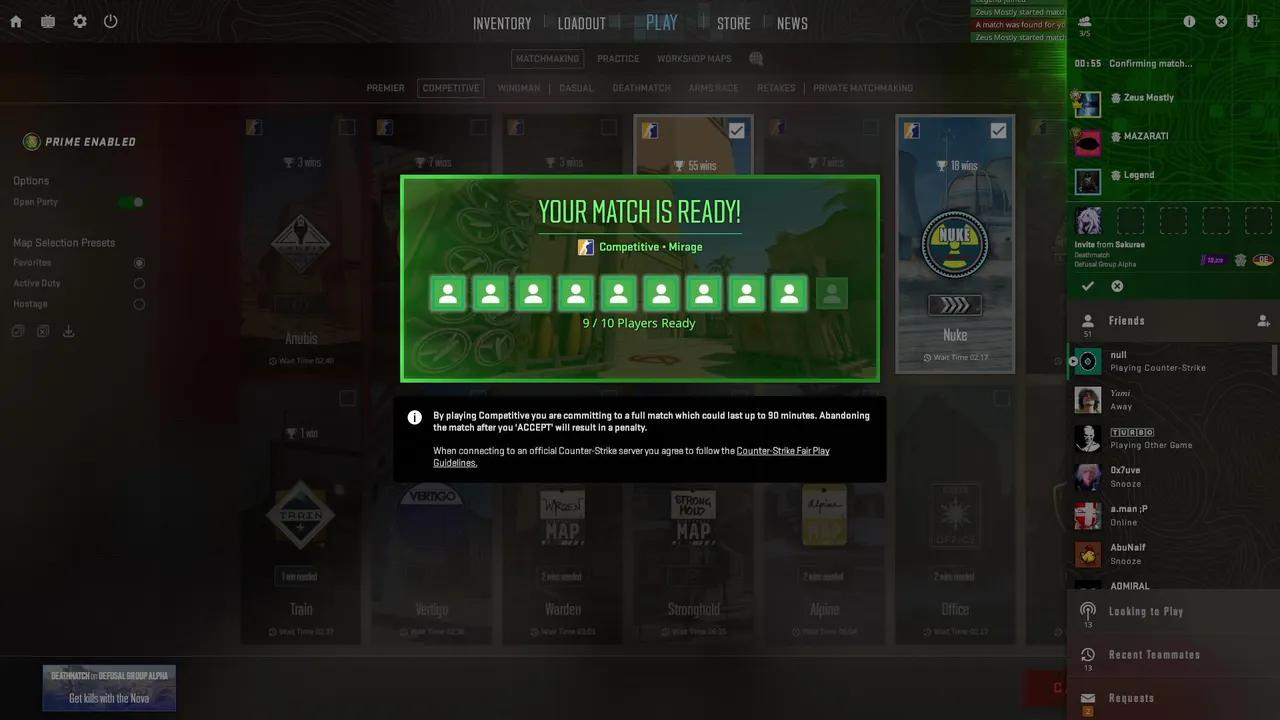
Task: Click the Get kills with the Nova mission banner
Action: [109, 688]
